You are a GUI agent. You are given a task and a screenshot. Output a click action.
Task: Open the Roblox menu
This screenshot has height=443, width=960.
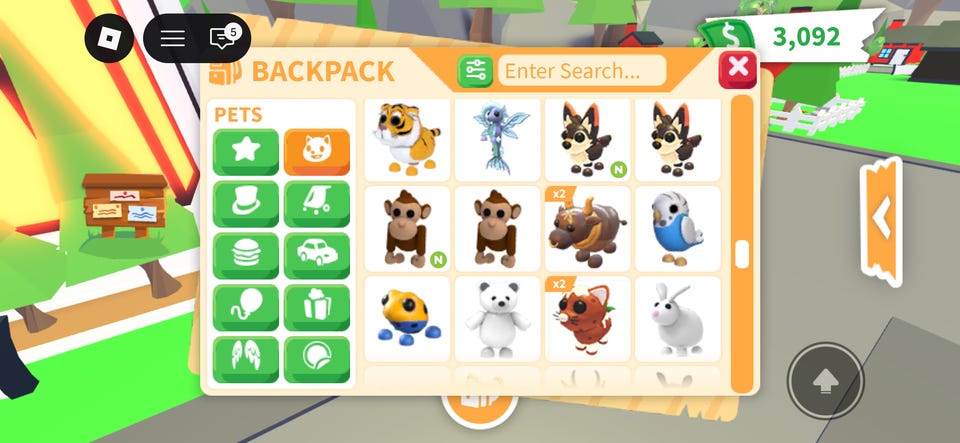coord(109,39)
